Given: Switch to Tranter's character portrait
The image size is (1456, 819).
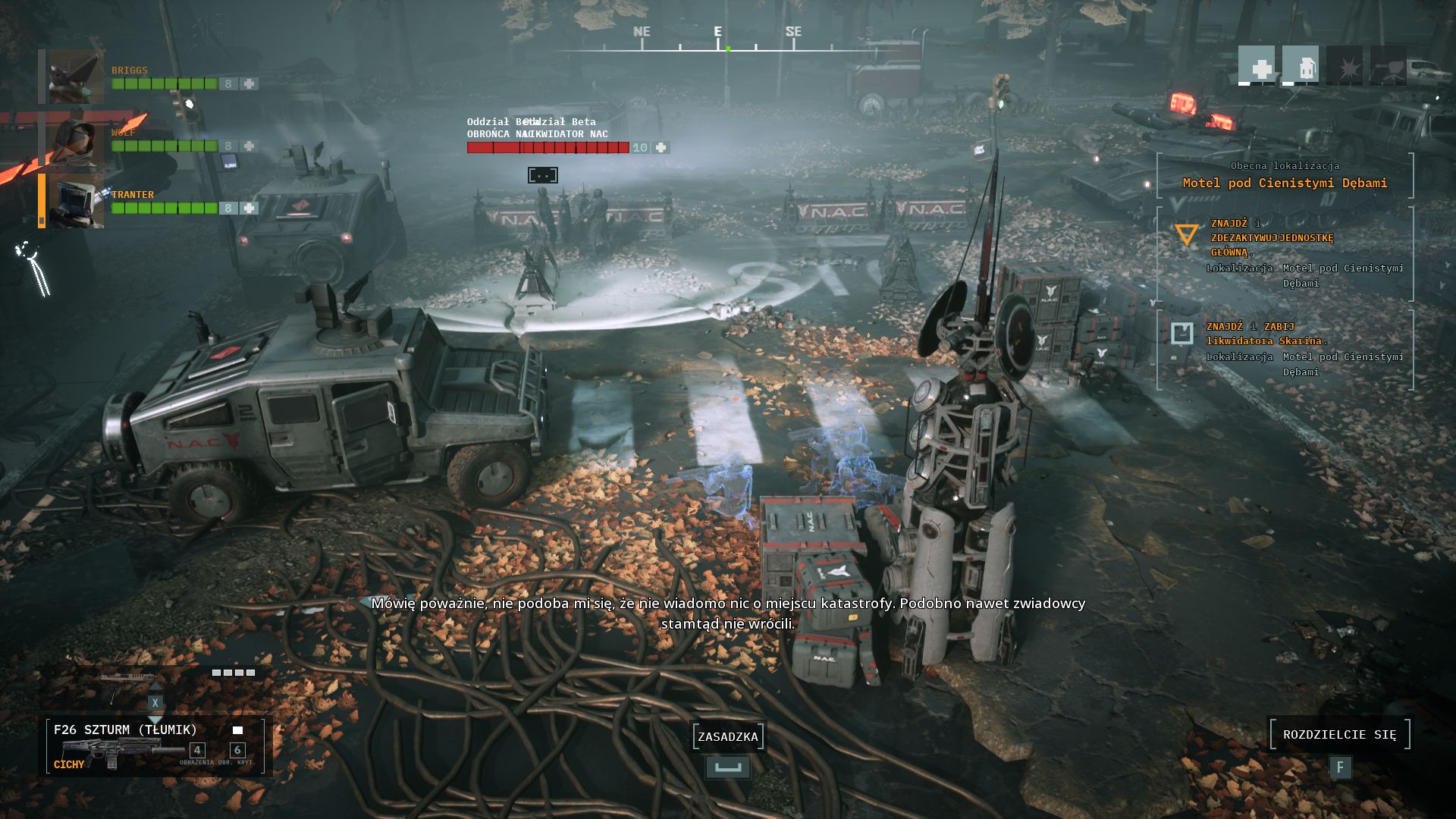Looking at the screenshot, I should (x=76, y=201).
